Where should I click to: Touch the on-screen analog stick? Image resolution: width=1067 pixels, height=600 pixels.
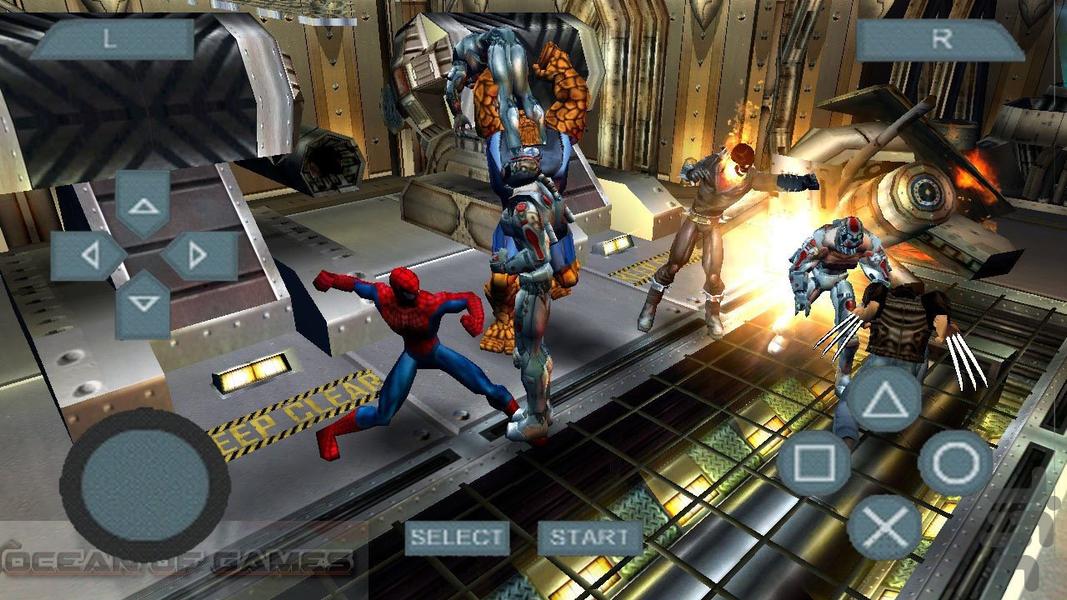(x=145, y=483)
